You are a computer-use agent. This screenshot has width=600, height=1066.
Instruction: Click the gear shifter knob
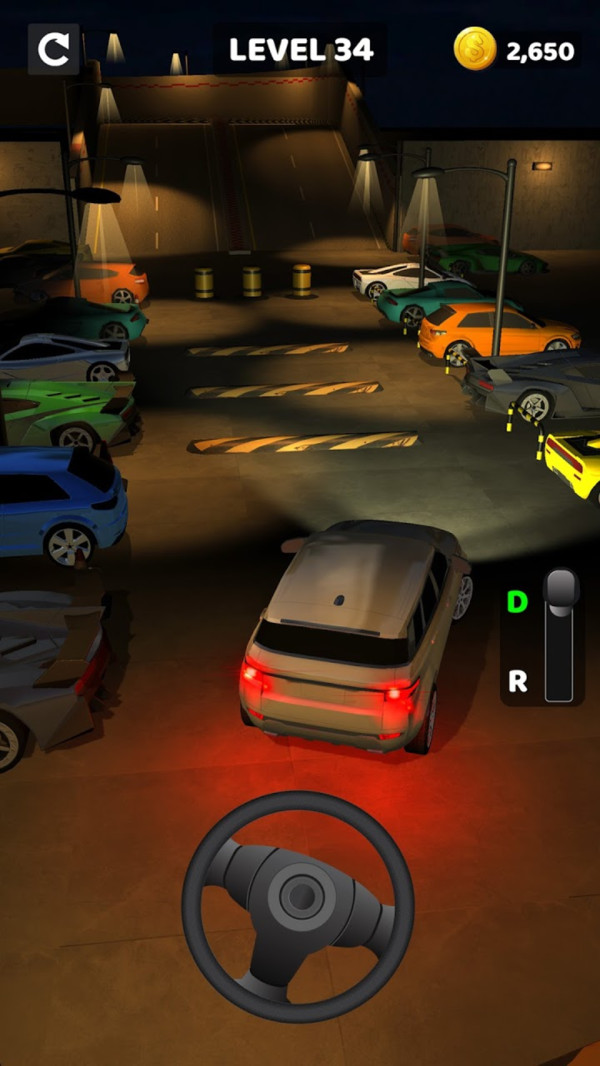pos(561,591)
